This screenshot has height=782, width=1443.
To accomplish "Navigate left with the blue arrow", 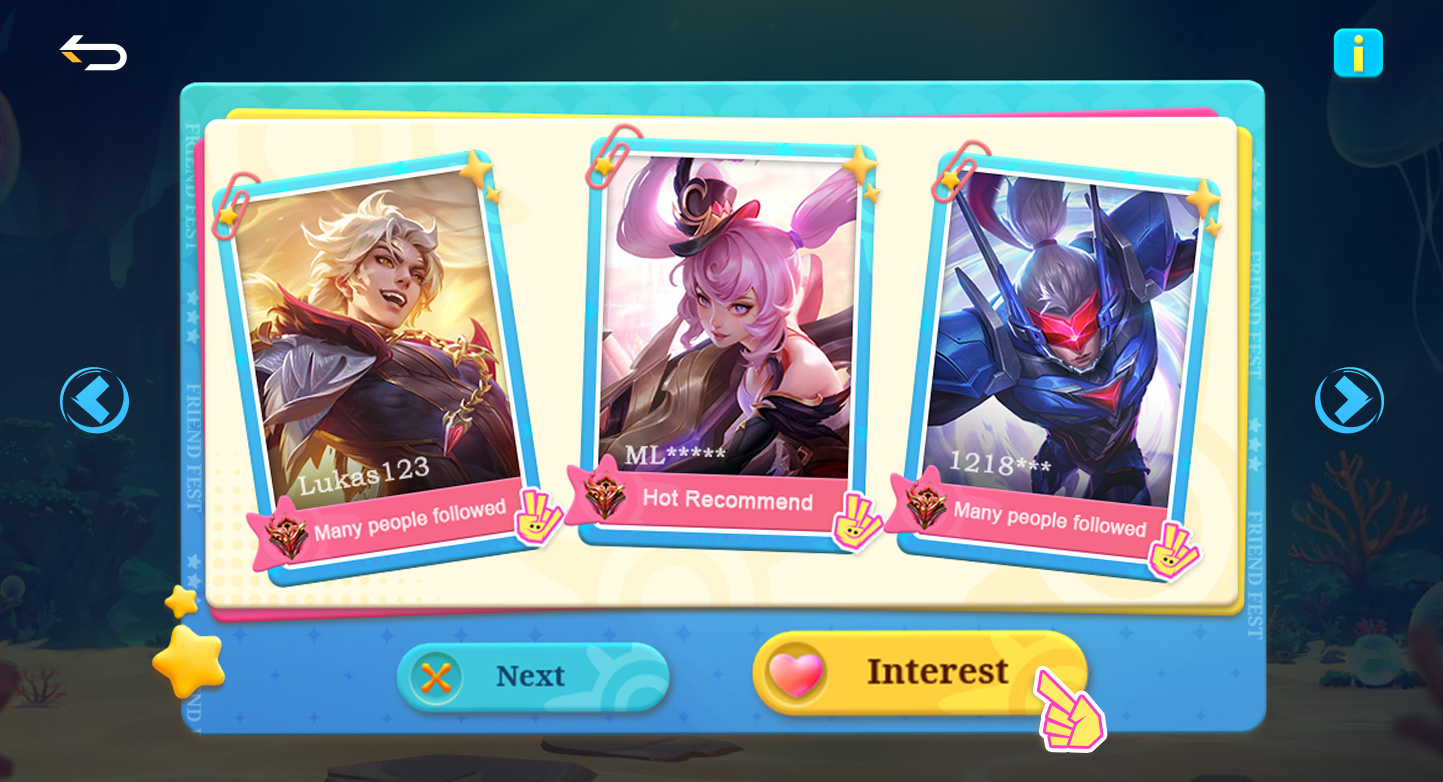I will click(x=95, y=399).
